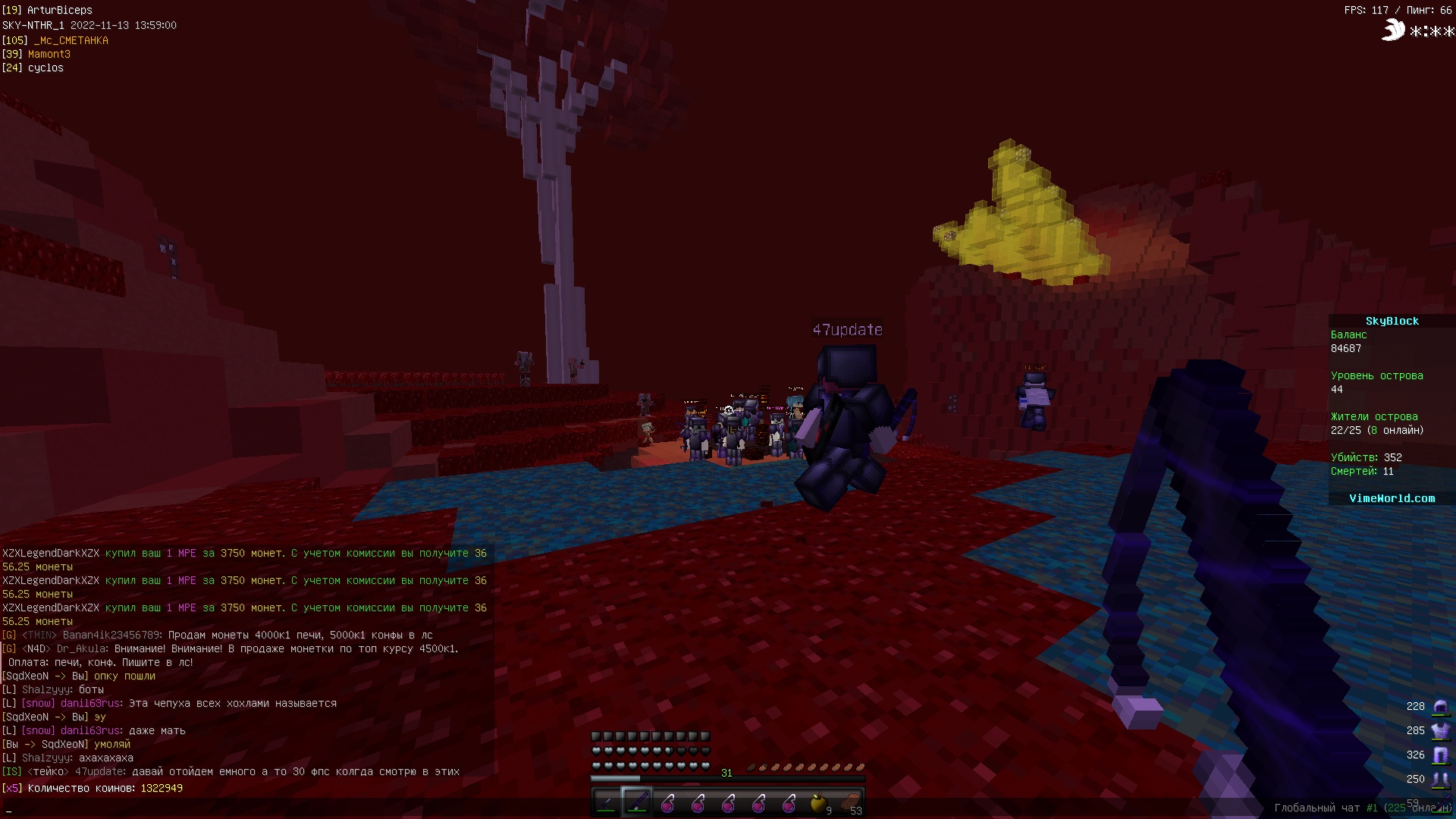Viewport: 1456px width, 819px height.
Task: Select the highlighted purple blade hotbar slot
Action: [x=636, y=802]
